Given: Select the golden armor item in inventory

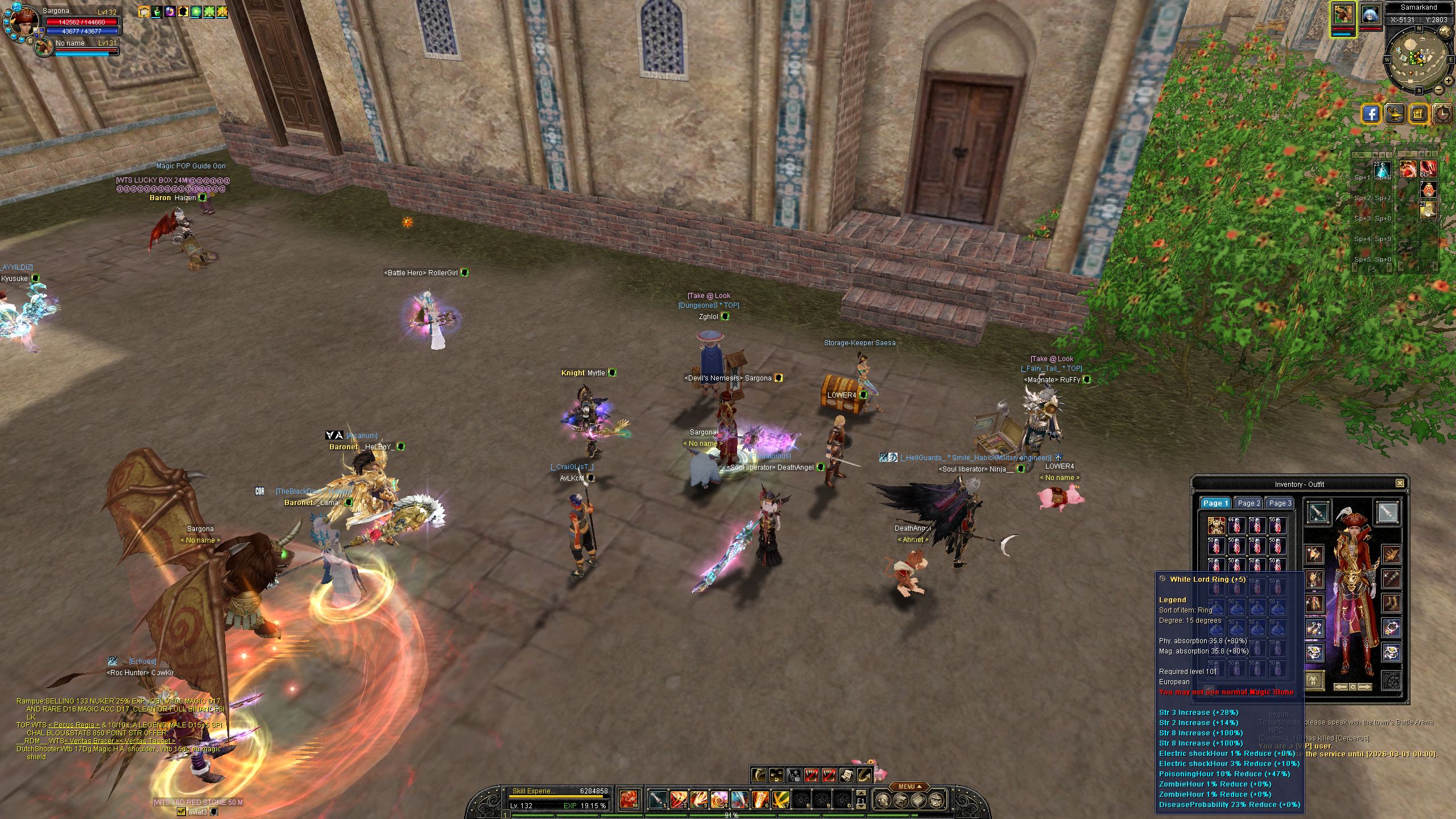Looking at the screenshot, I should (1217, 526).
